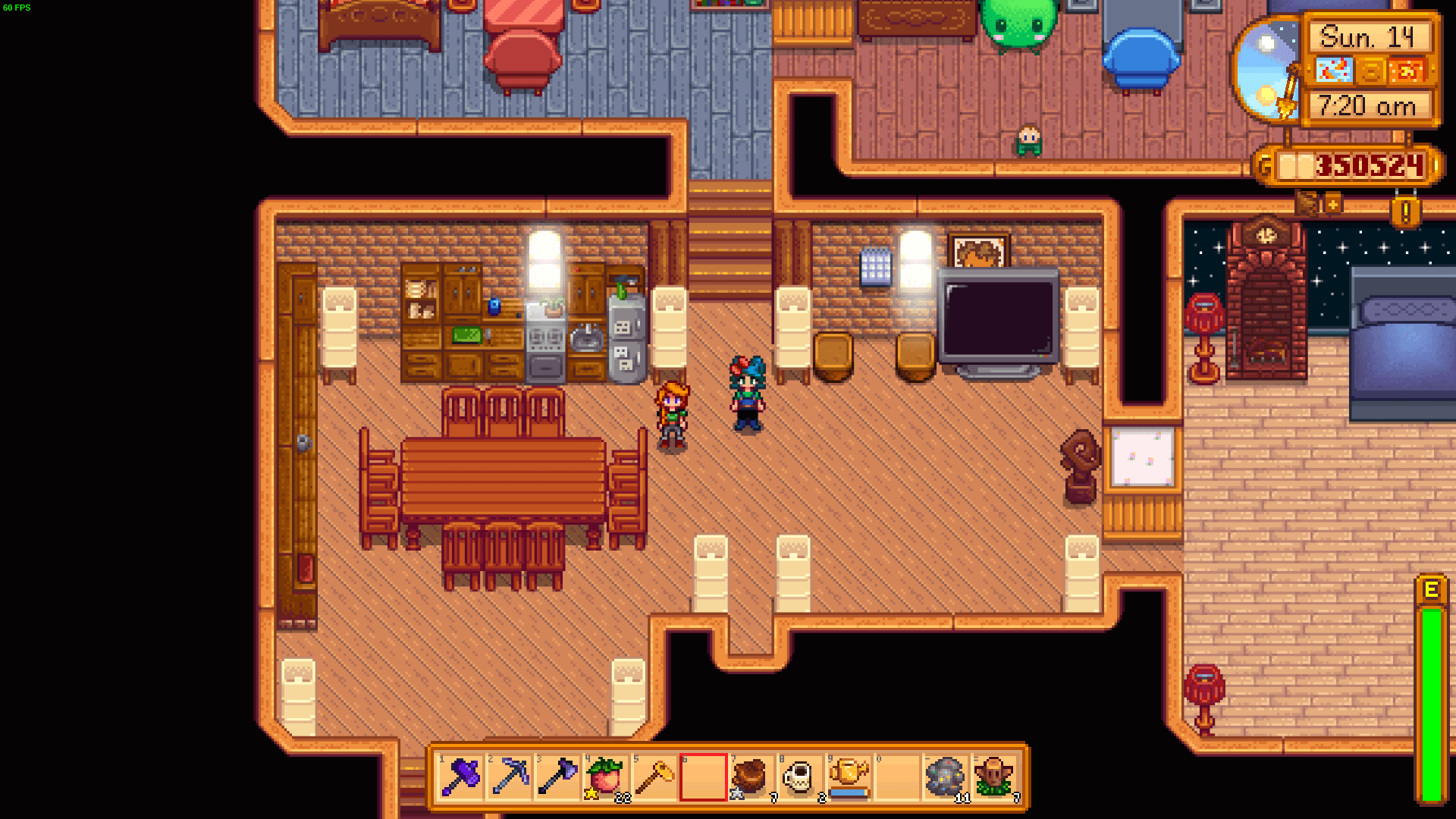Viewport: 1456px width, 819px height.
Task: Choose the leafy brown totem-face item stack
Action: (994, 777)
